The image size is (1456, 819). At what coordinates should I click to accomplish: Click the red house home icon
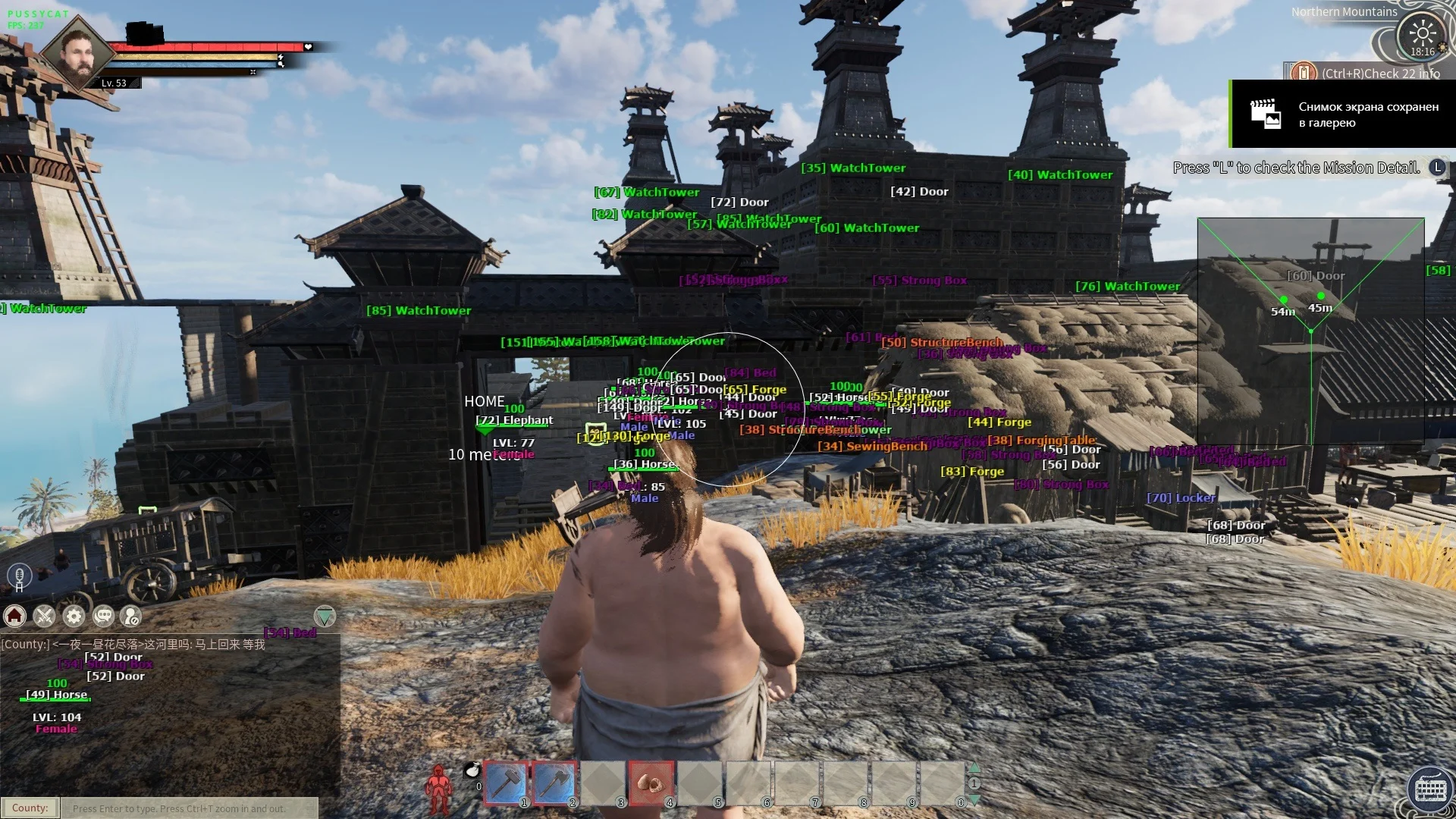coord(15,617)
